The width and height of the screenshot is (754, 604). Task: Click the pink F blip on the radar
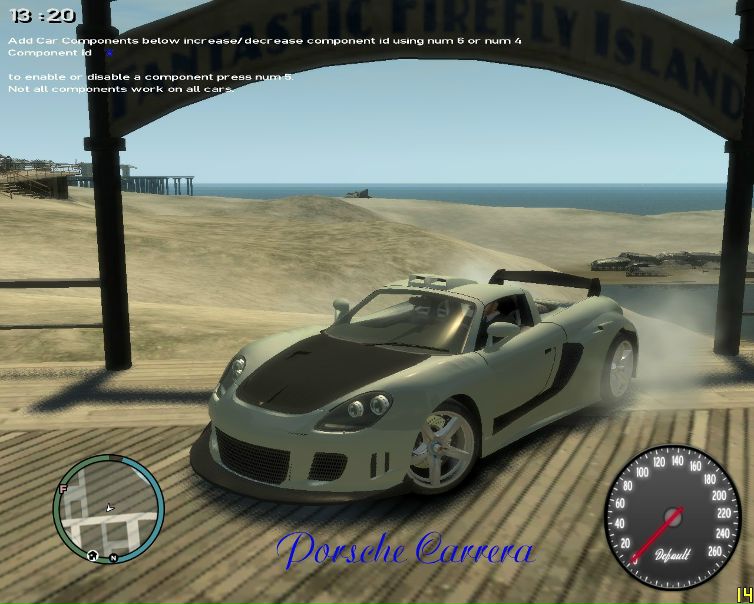63,489
